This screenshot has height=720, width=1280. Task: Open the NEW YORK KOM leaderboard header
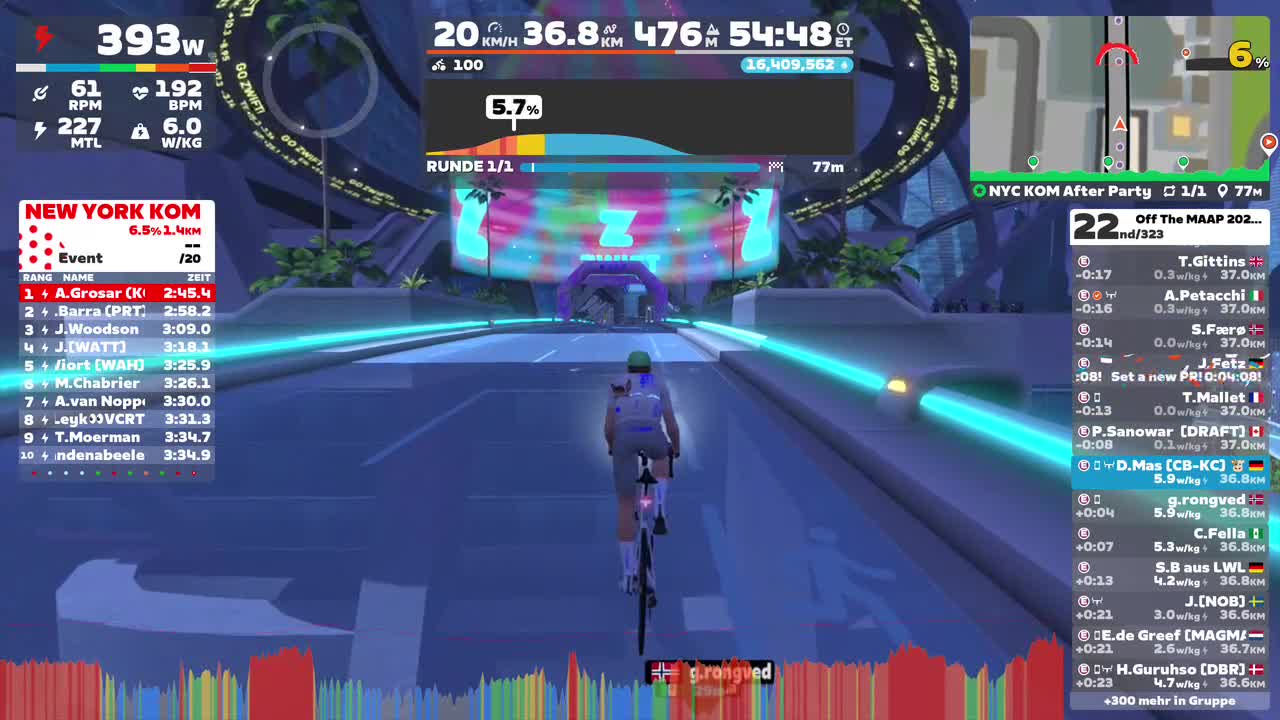click(x=114, y=212)
